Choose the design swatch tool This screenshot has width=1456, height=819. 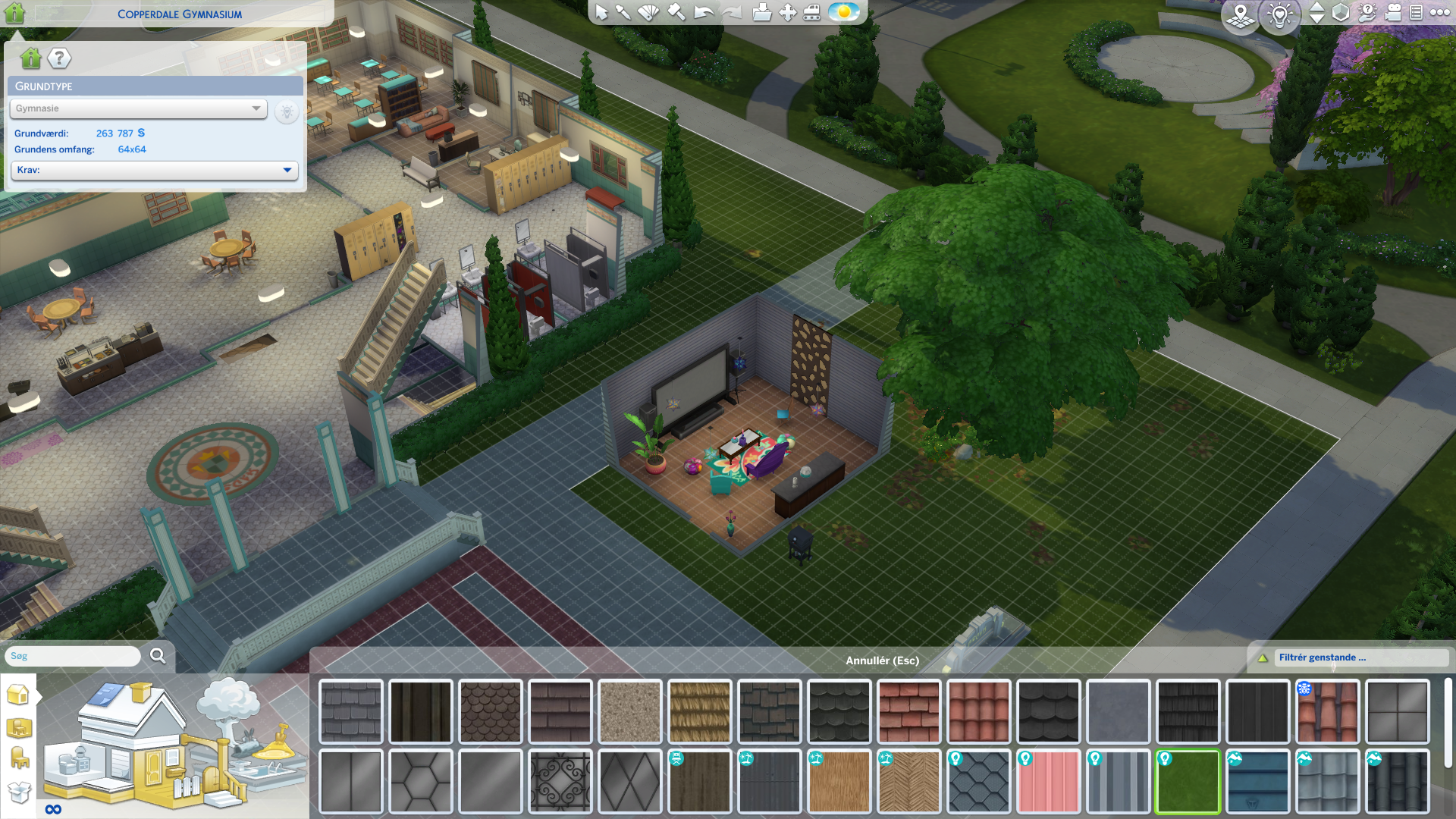point(649,13)
